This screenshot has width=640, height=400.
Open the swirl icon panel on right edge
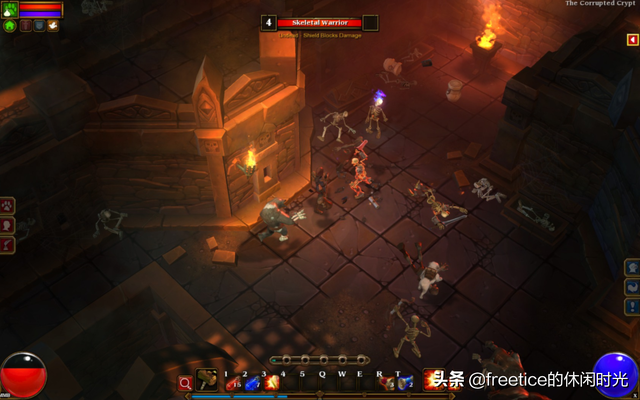coord(632,287)
